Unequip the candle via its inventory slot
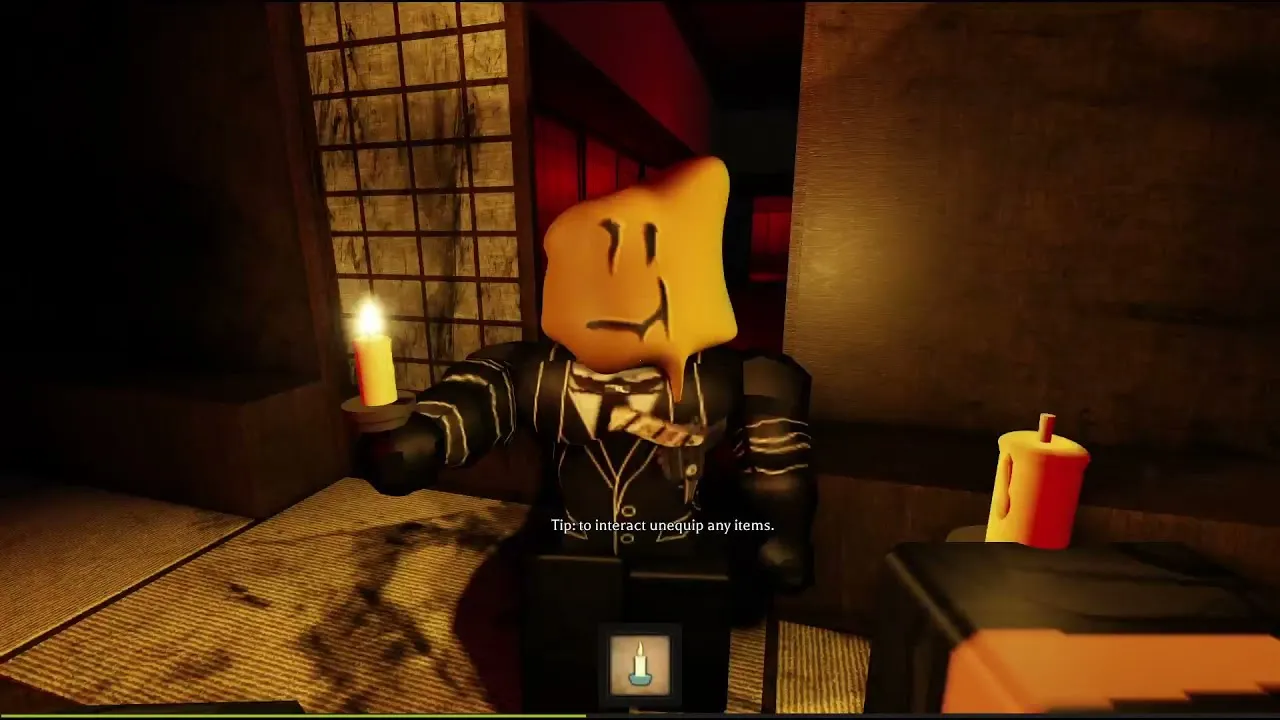Image resolution: width=1280 pixels, height=720 pixels. [641, 662]
